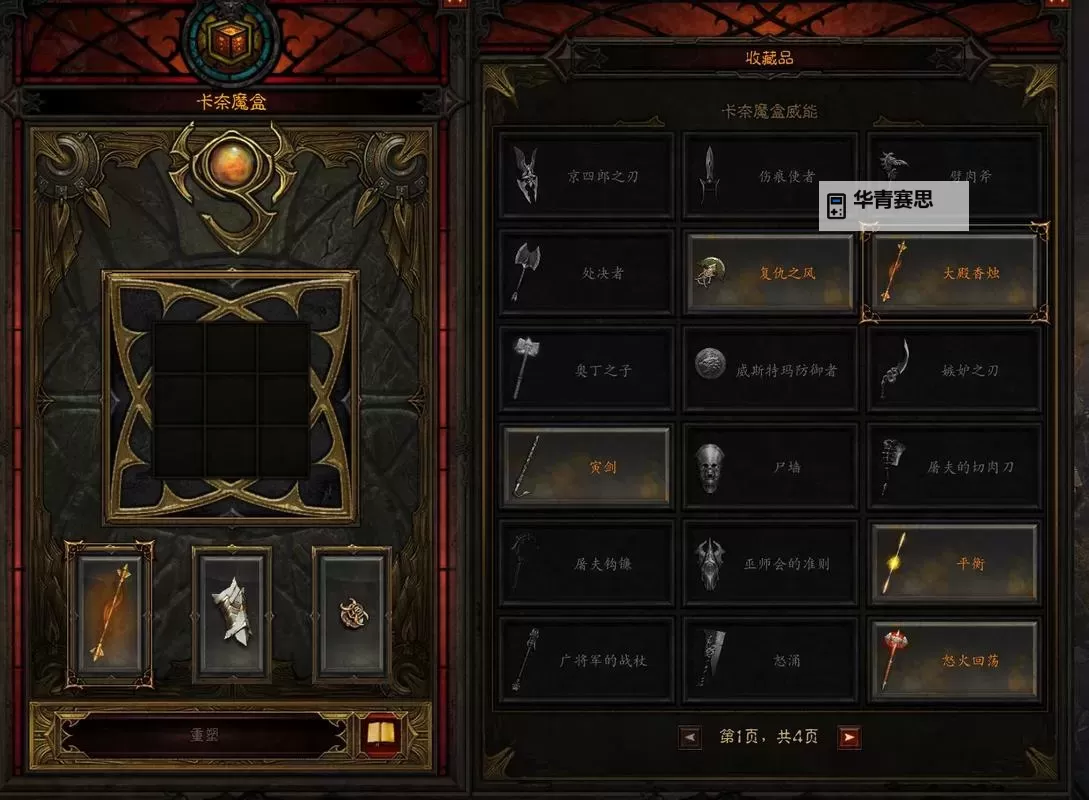The height and width of the screenshot is (800, 1089).
Task: Choose the 大殿香烛 power
Action: (954, 273)
